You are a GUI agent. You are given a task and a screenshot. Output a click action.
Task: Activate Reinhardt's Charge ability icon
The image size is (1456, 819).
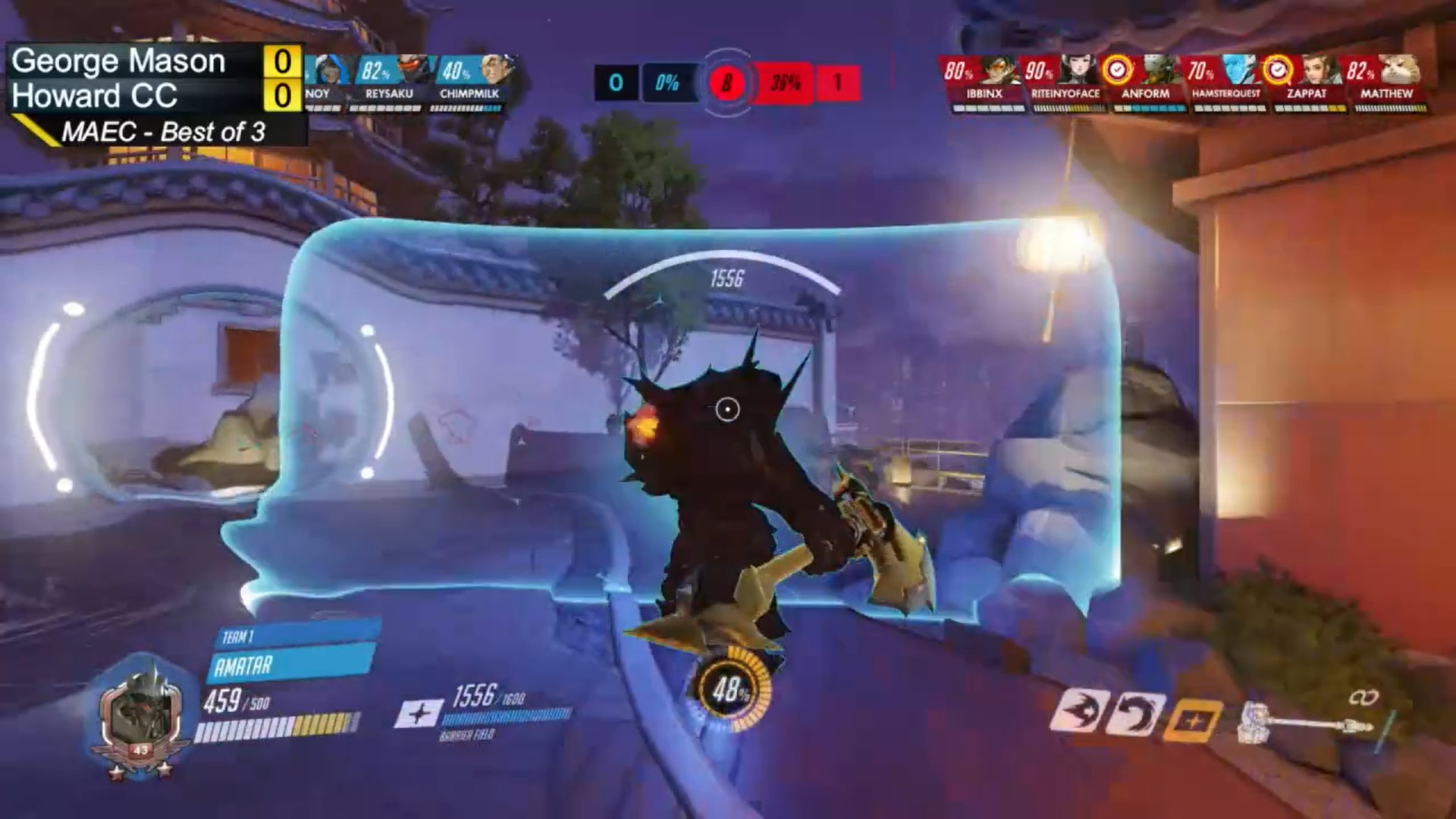1075,714
